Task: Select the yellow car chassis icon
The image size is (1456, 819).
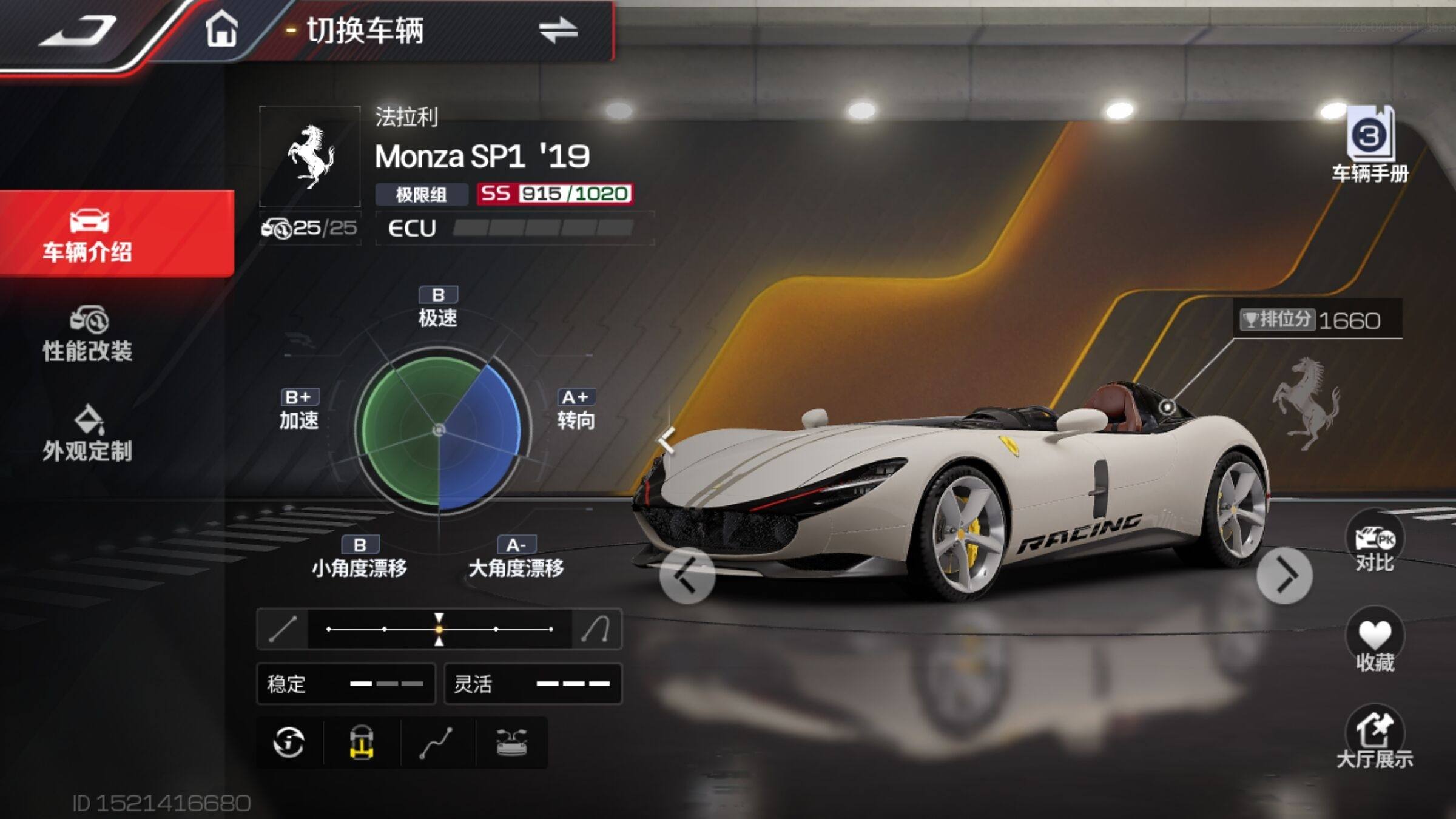Action: coord(362,743)
